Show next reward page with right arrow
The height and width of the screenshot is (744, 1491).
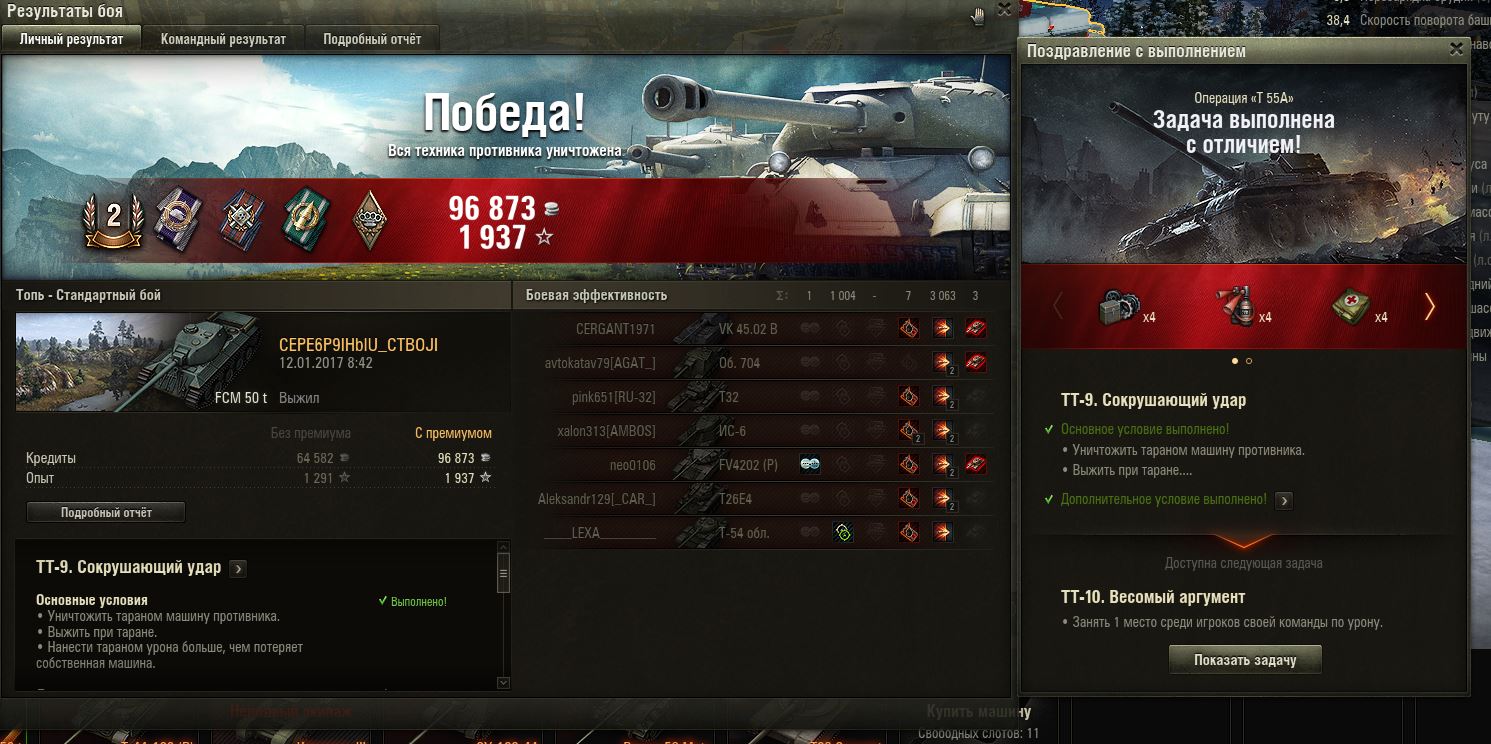pos(1429,306)
